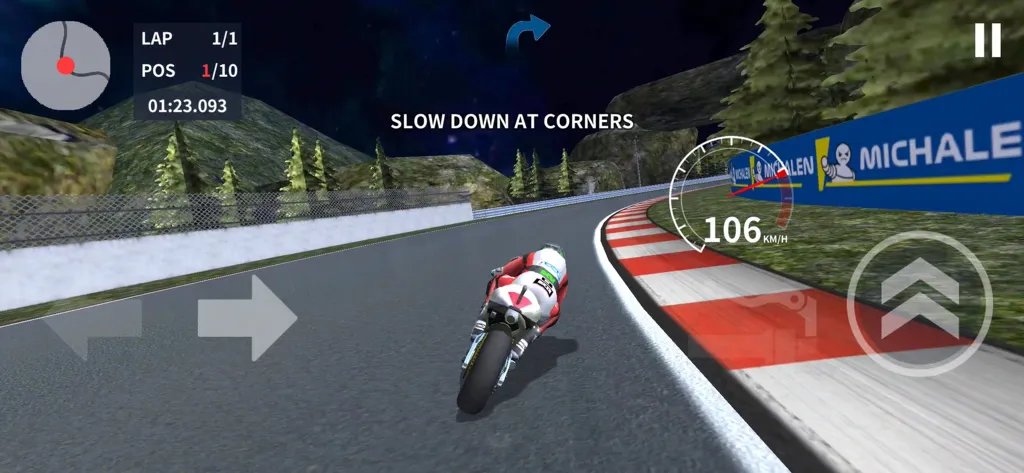Image resolution: width=1024 pixels, height=473 pixels.
Task: Hit the double-chevron accelerate button
Action: click(919, 304)
